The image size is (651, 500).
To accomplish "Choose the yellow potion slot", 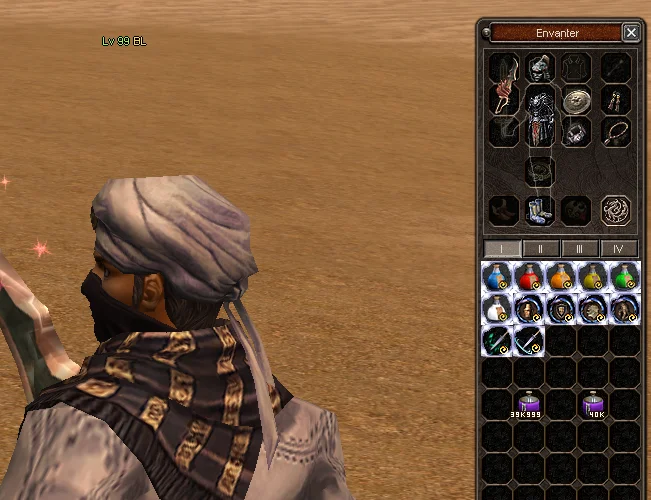I will click(x=593, y=276).
